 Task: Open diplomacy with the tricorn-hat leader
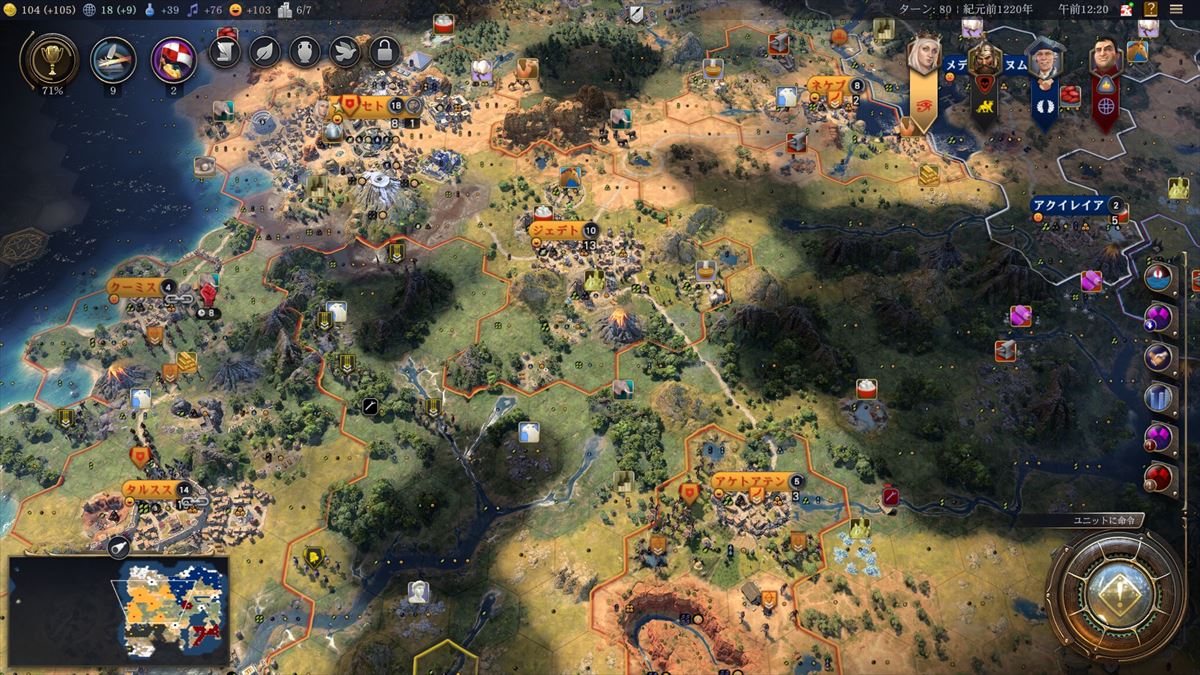tap(1045, 62)
